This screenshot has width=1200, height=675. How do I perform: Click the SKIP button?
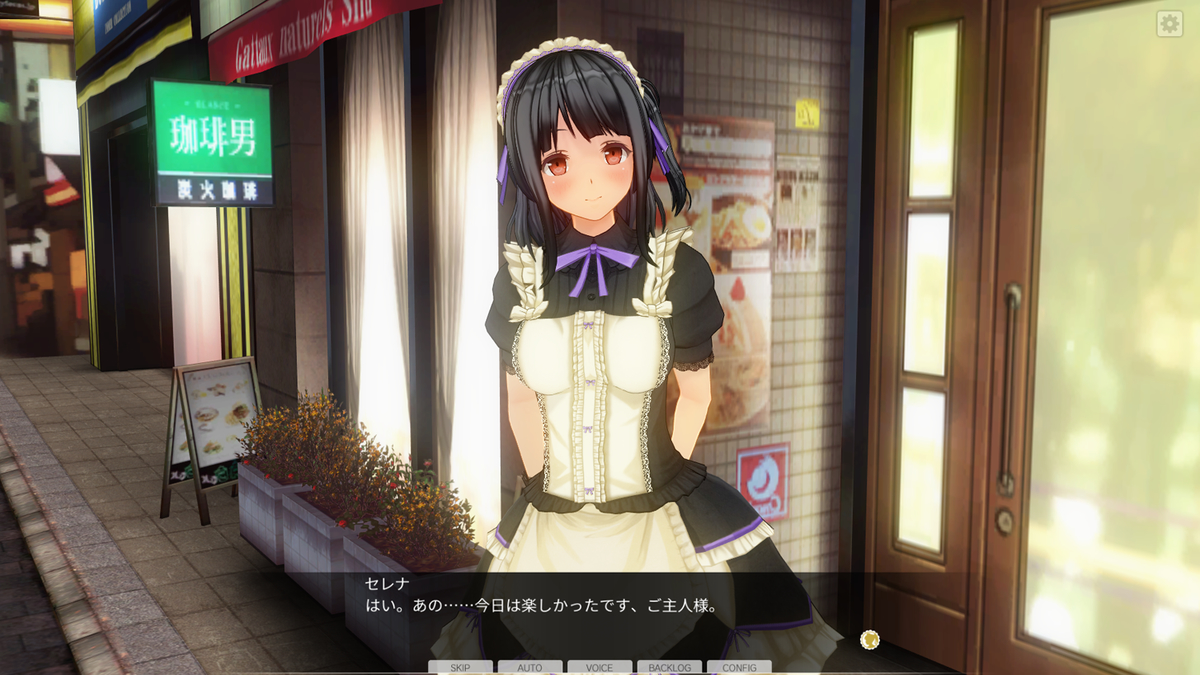[x=460, y=667]
